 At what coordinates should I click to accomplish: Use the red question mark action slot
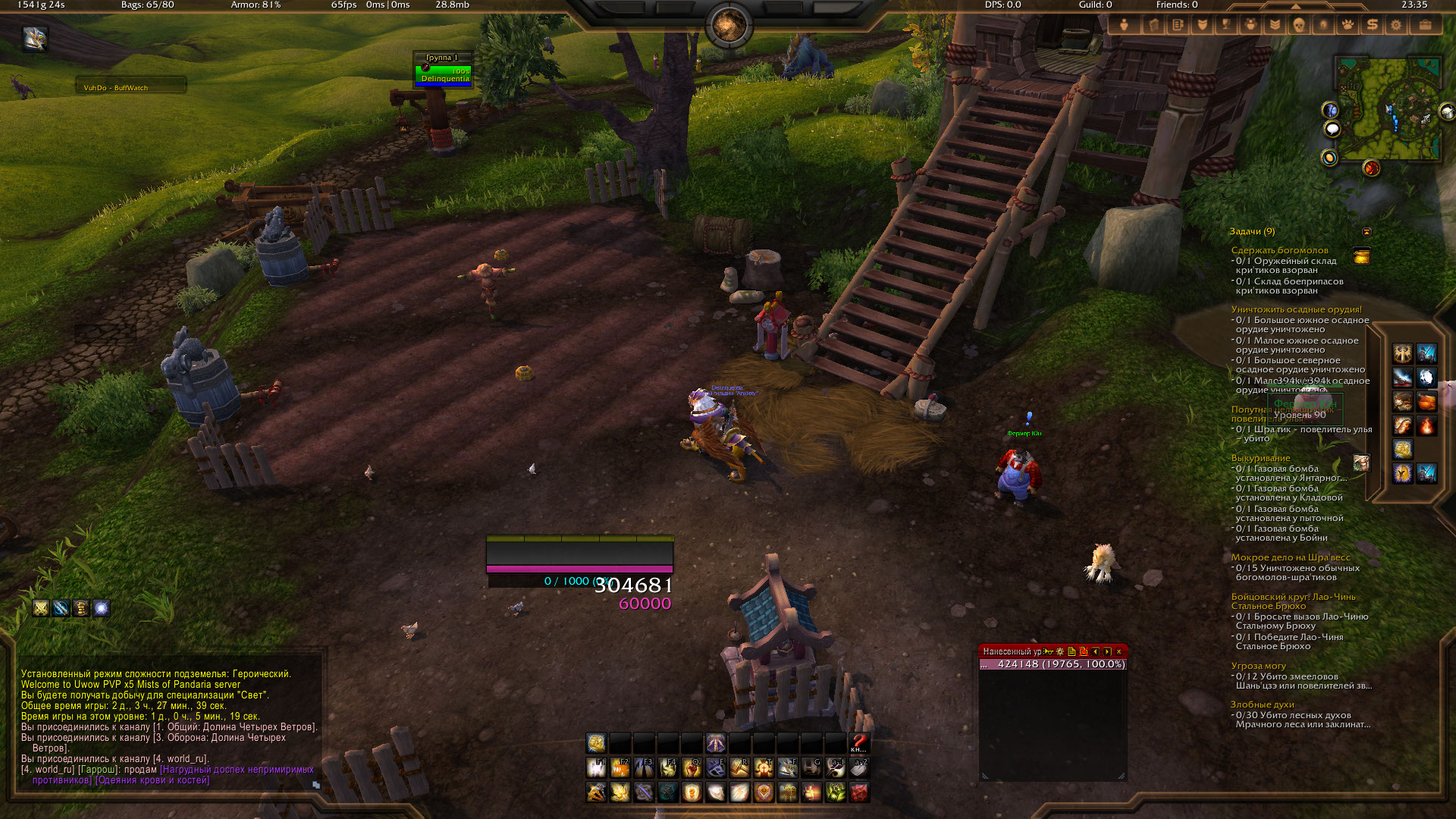(x=858, y=742)
